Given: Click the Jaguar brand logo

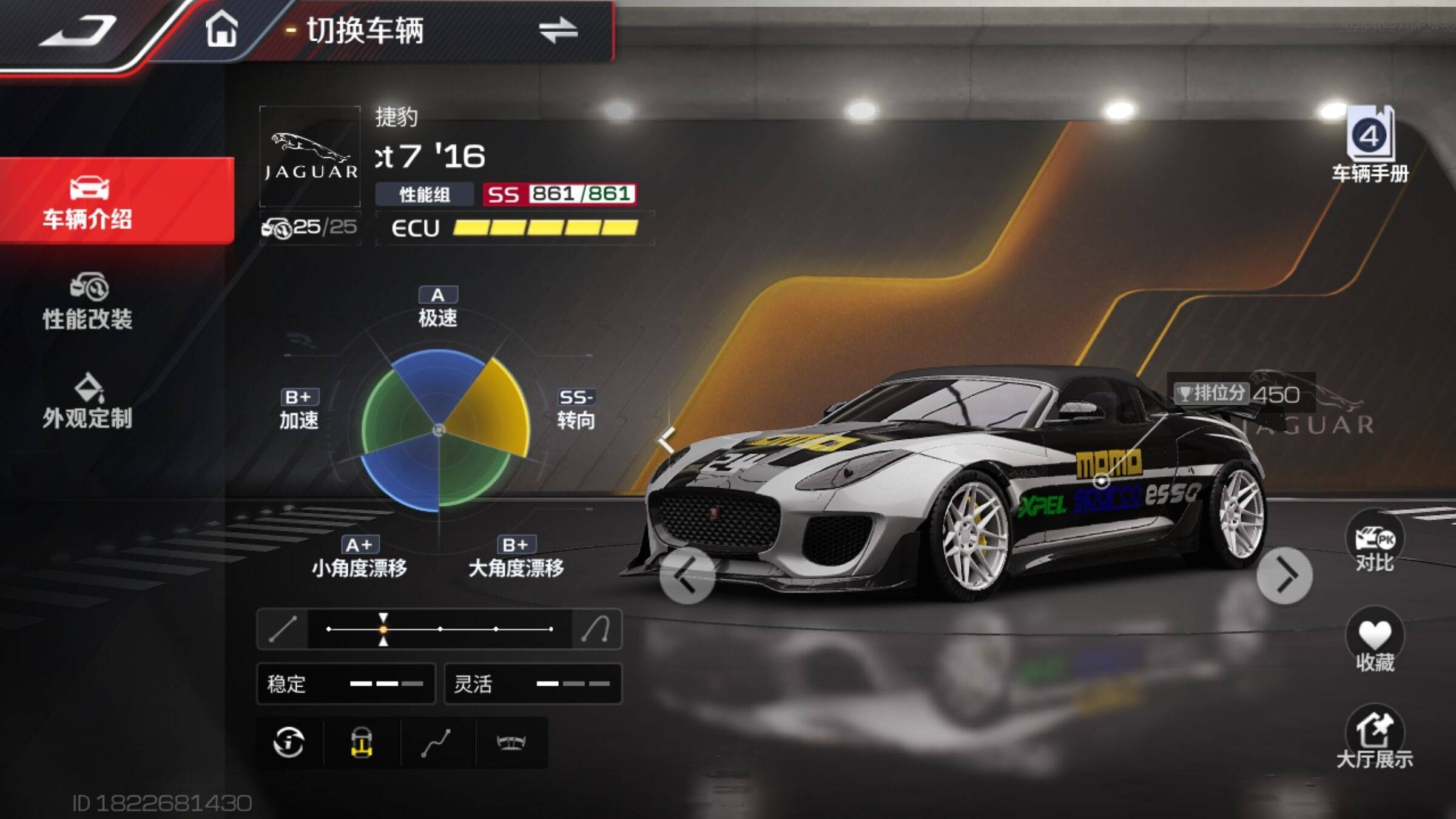Looking at the screenshot, I should click(310, 157).
